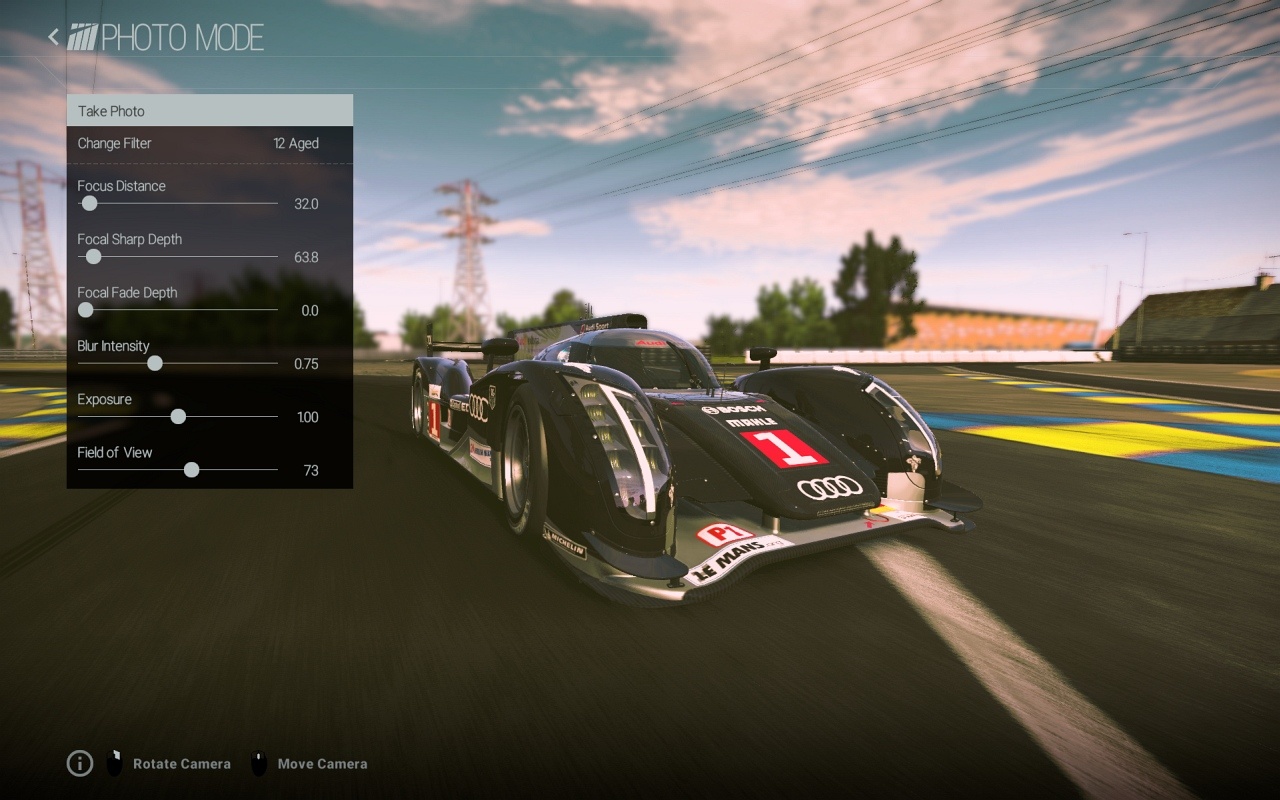The width and height of the screenshot is (1280, 800).
Task: Click the Focal Fade Depth slider handle
Action: click(86, 310)
